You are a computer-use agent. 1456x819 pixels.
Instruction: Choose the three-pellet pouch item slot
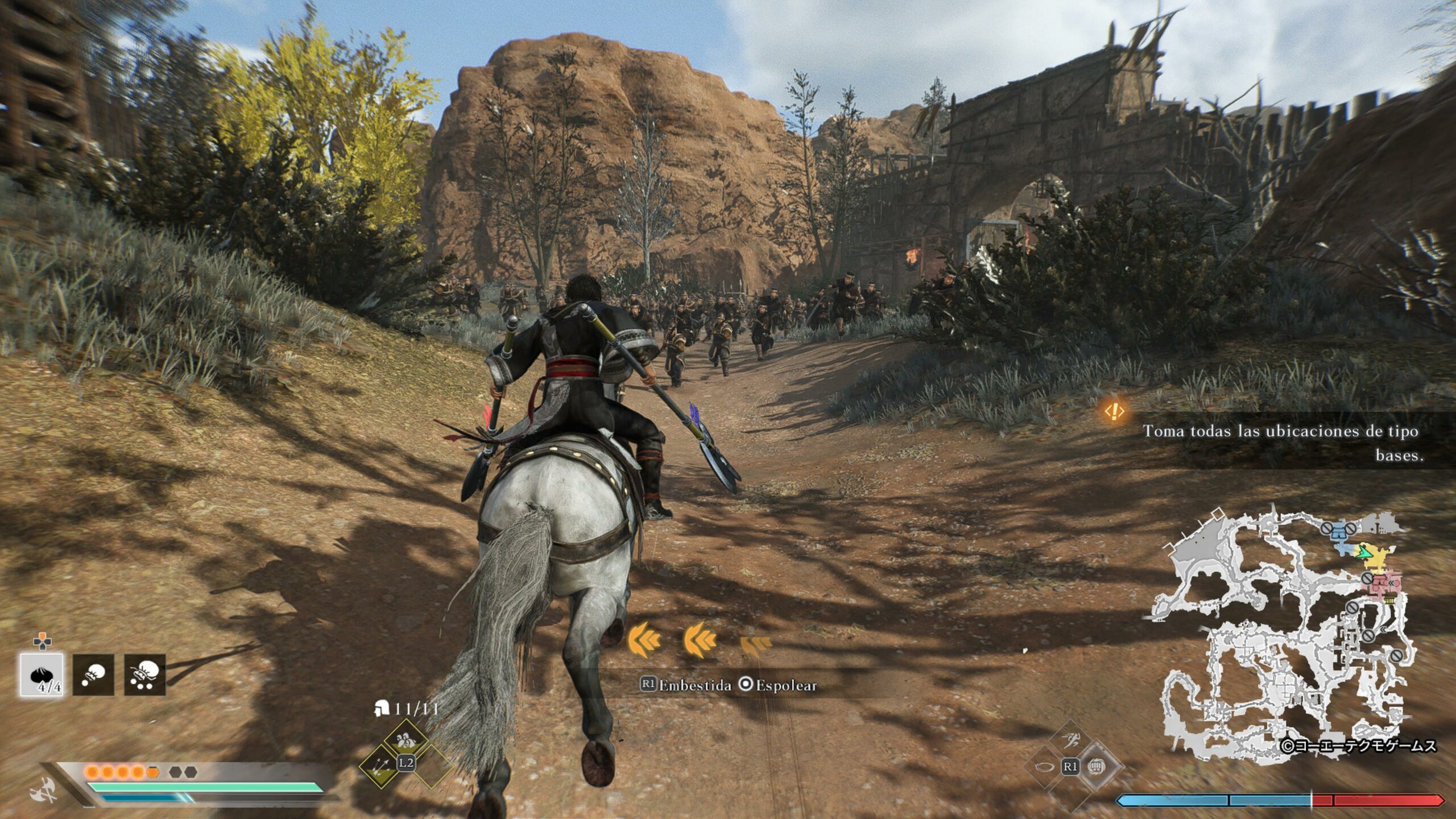(x=145, y=675)
